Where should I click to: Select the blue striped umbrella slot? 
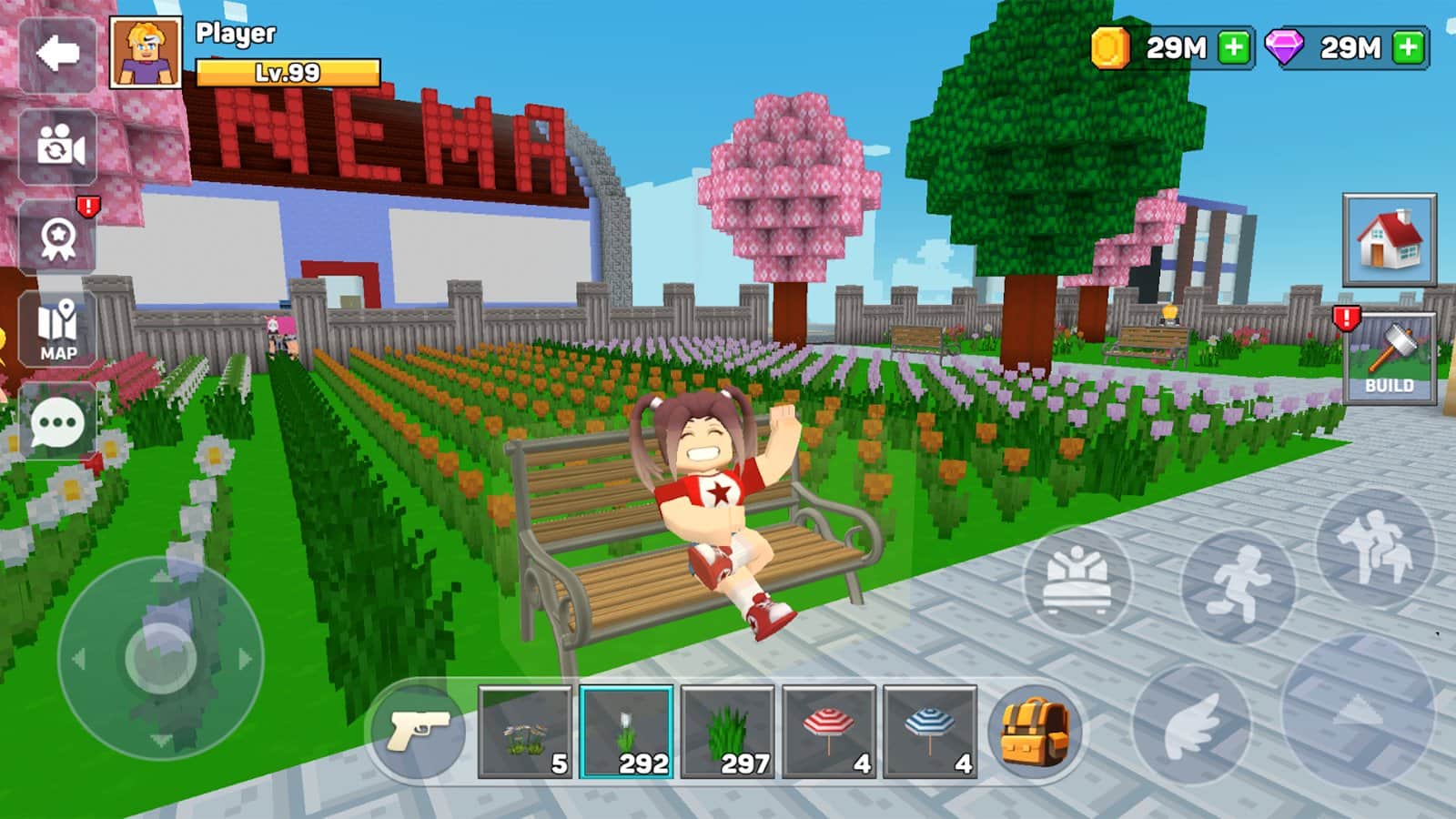pyautogui.click(x=929, y=733)
